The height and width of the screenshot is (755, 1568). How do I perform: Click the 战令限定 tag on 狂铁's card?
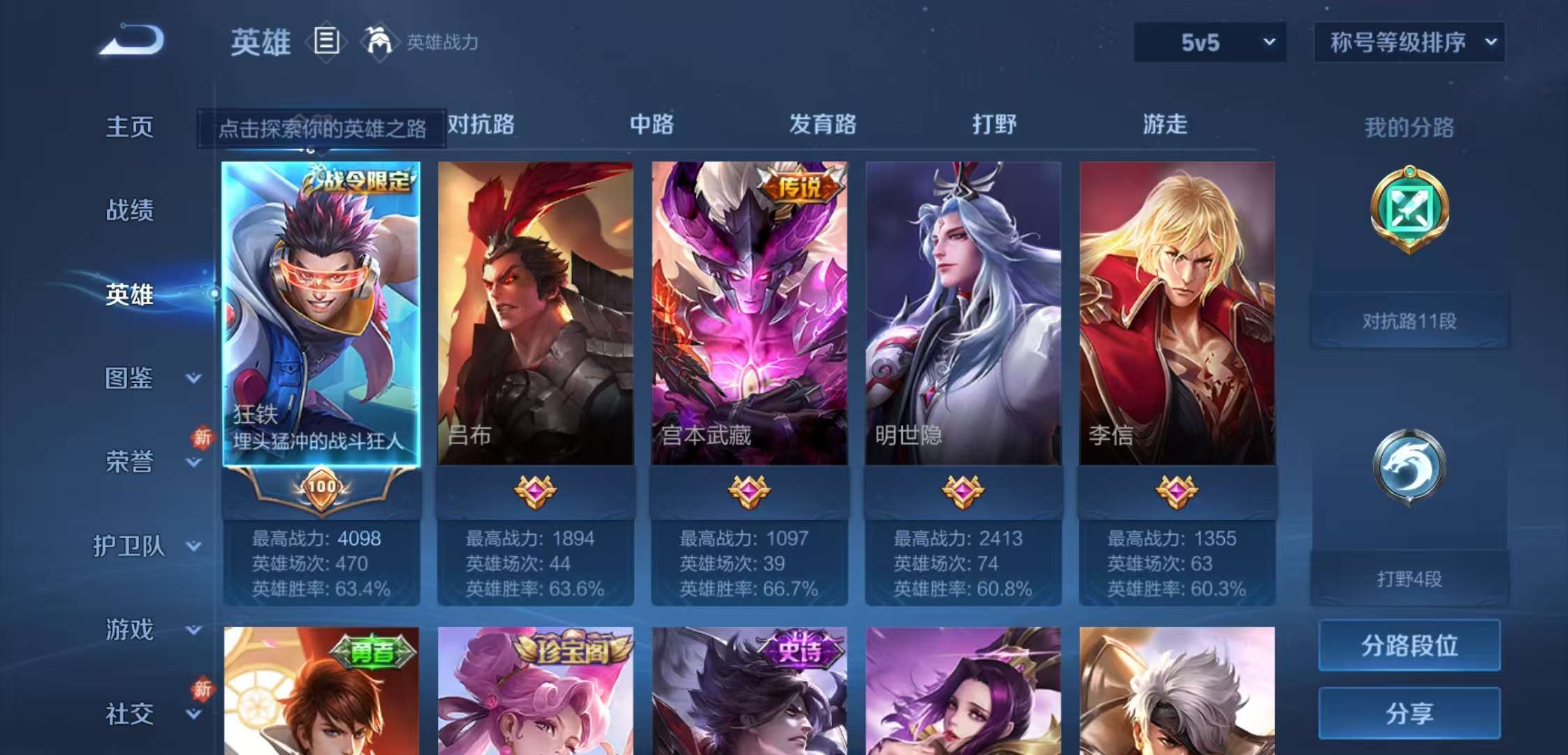363,179
